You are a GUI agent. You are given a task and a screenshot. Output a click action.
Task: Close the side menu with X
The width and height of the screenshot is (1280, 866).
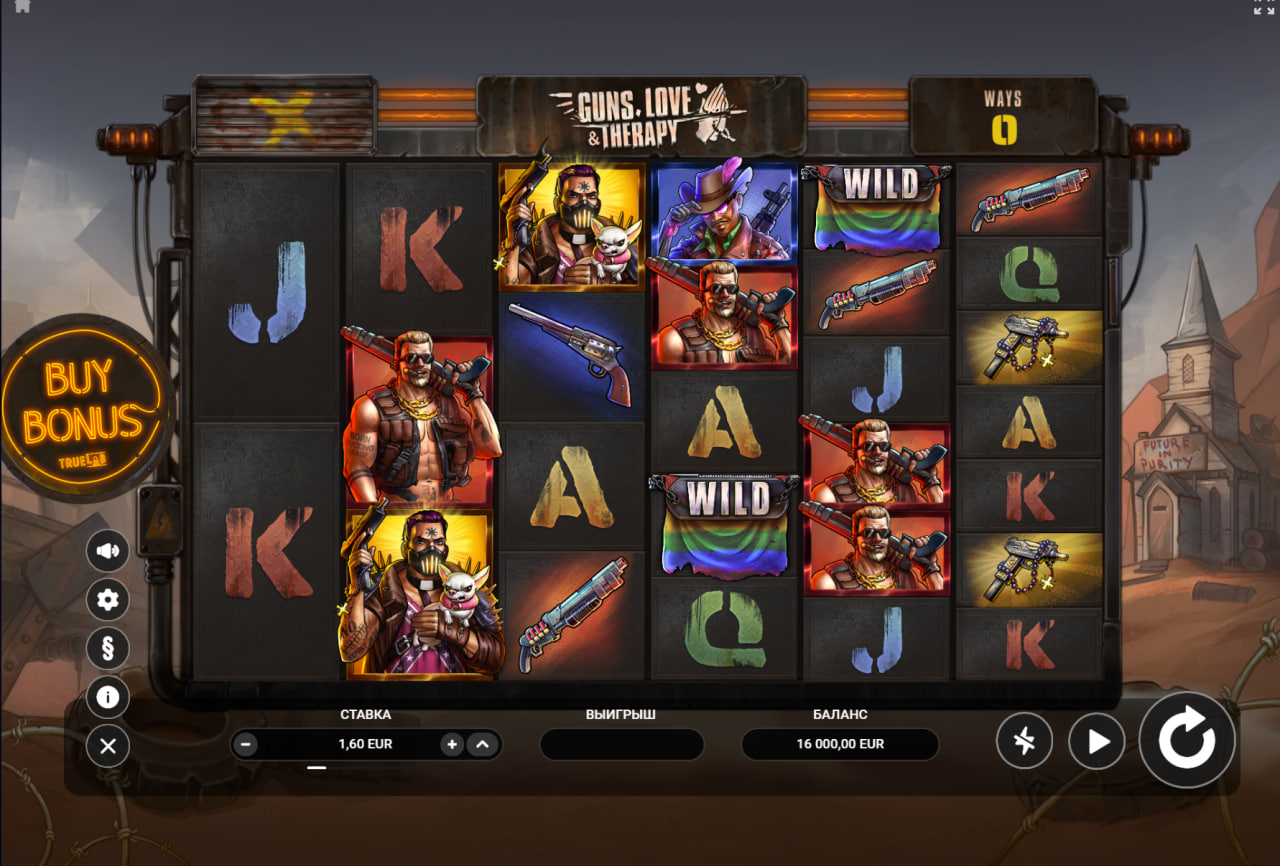coord(108,746)
